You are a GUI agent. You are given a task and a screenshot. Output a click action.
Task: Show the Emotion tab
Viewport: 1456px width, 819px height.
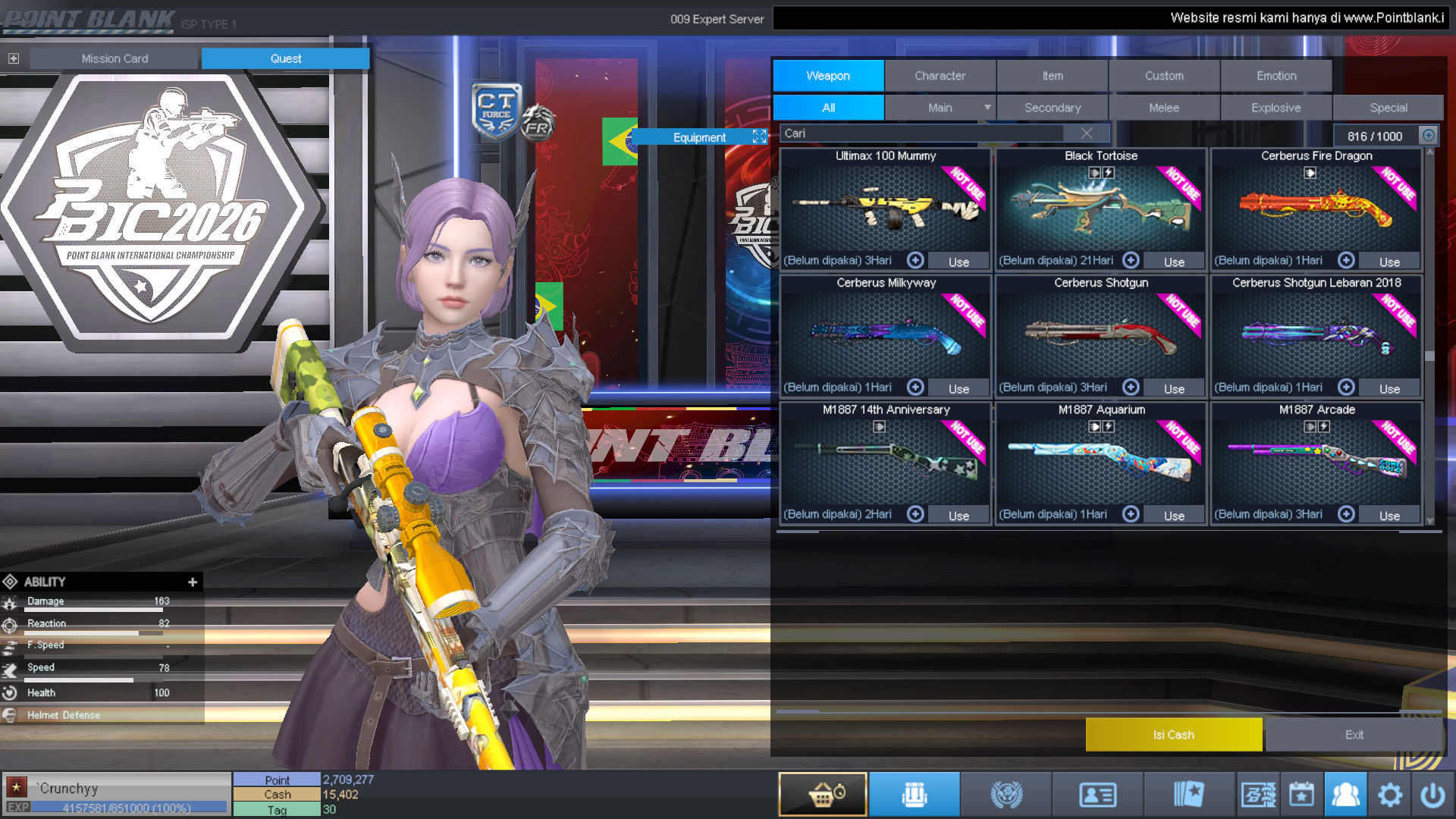coord(1276,76)
